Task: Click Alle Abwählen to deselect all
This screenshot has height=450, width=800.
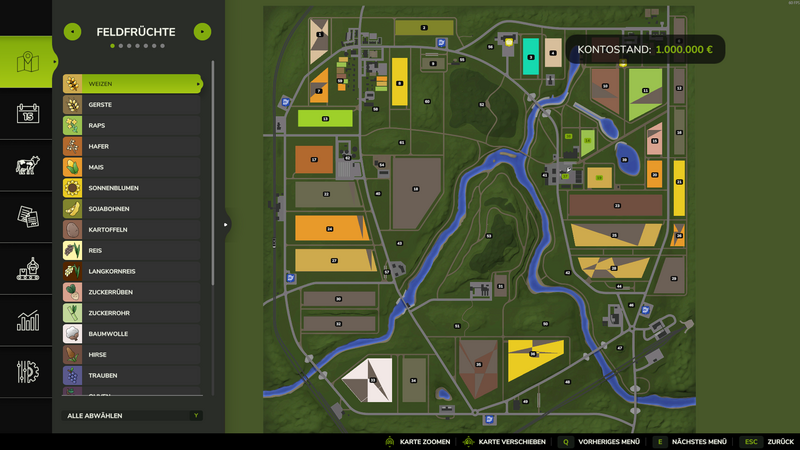Action: coord(133,415)
